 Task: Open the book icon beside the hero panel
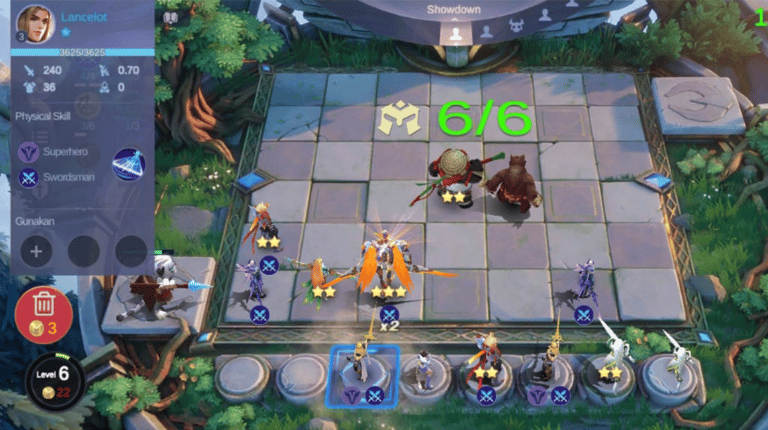(x=170, y=17)
